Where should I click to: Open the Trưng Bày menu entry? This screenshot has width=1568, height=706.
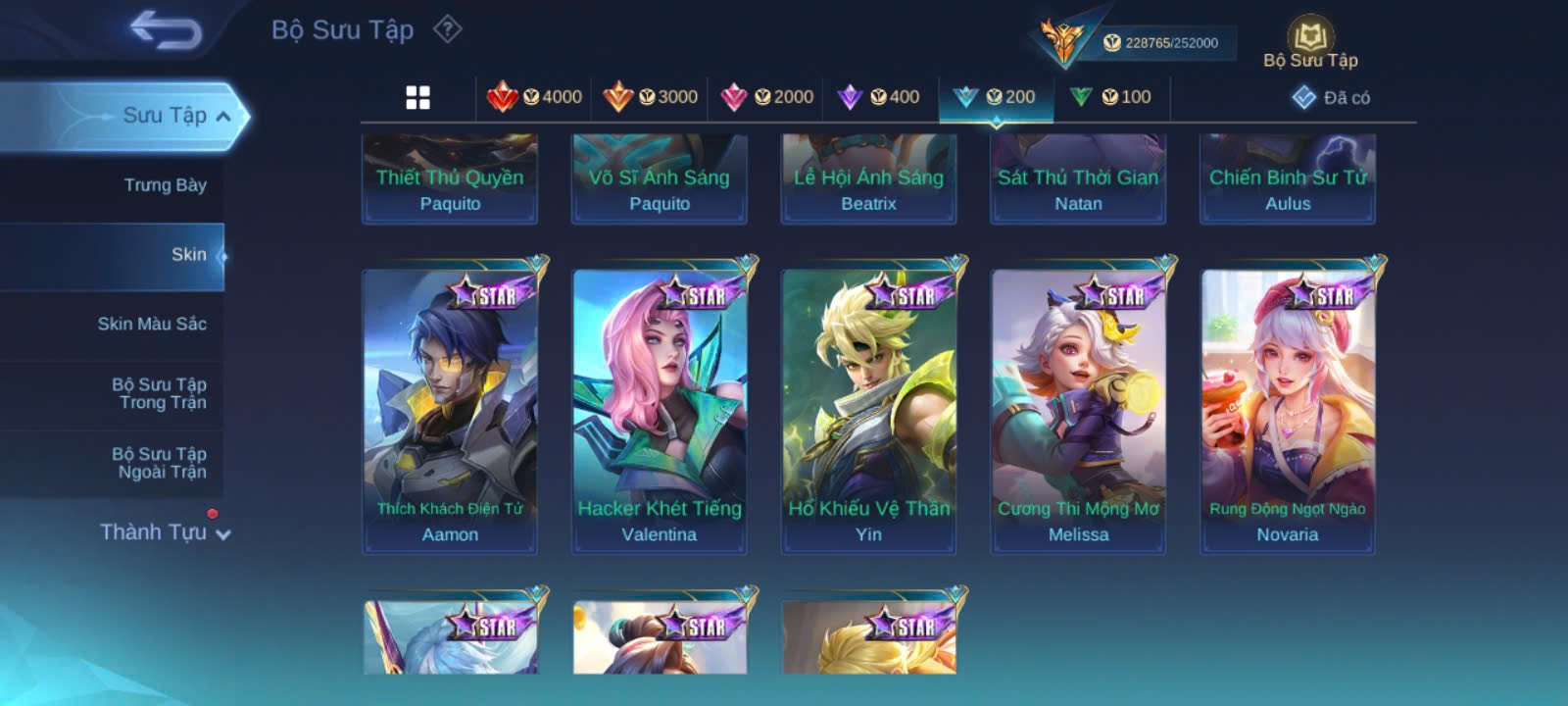click(x=165, y=185)
